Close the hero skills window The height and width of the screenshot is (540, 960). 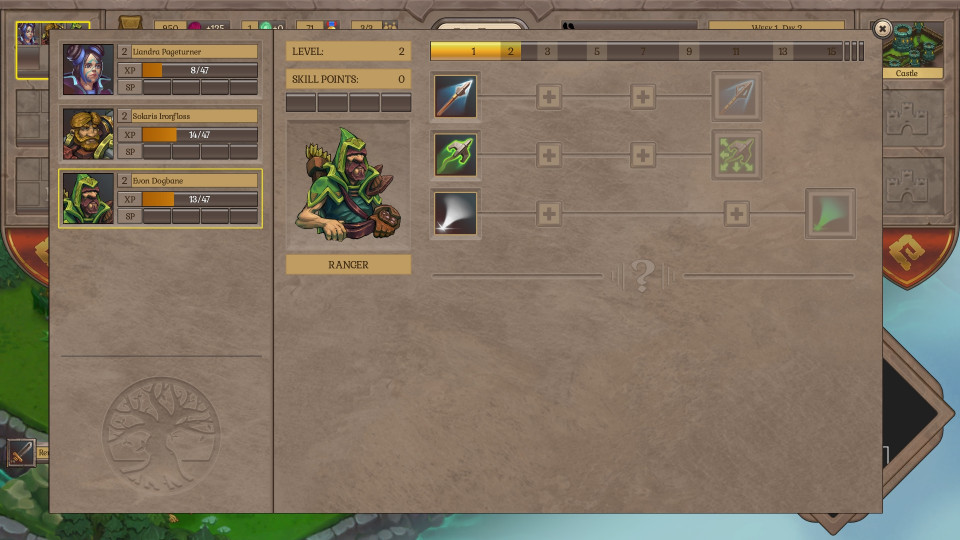point(881,29)
